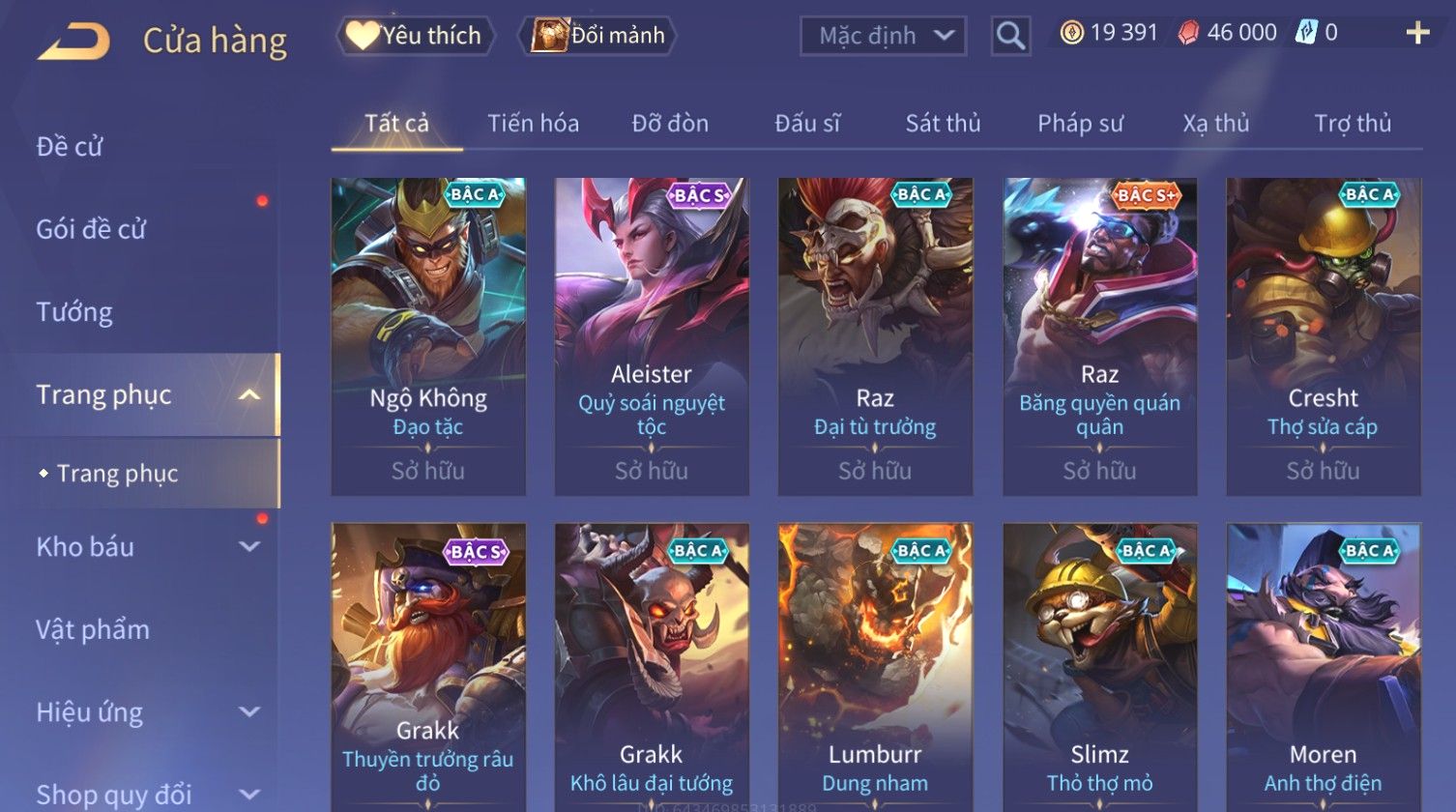
Task: Open the Tướng heroes section
Action: (74, 312)
